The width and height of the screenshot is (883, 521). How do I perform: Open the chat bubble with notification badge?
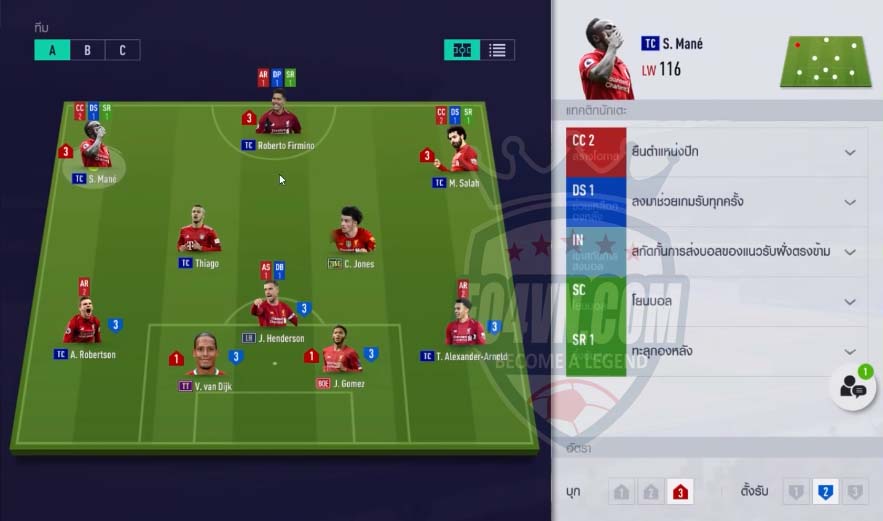853,389
